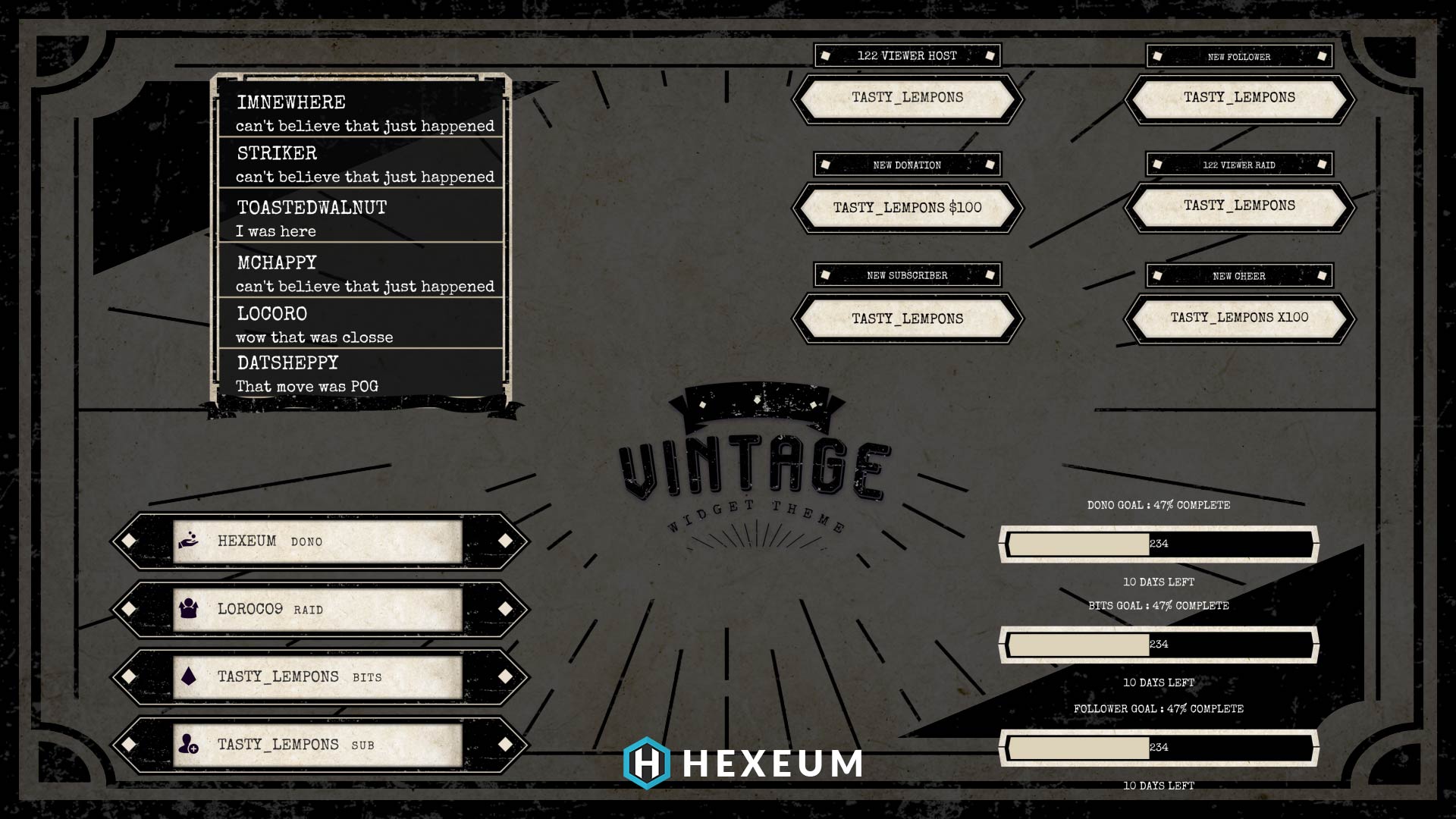Select the New Follower alert label
1456x819 pixels.
click(1239, 56)
